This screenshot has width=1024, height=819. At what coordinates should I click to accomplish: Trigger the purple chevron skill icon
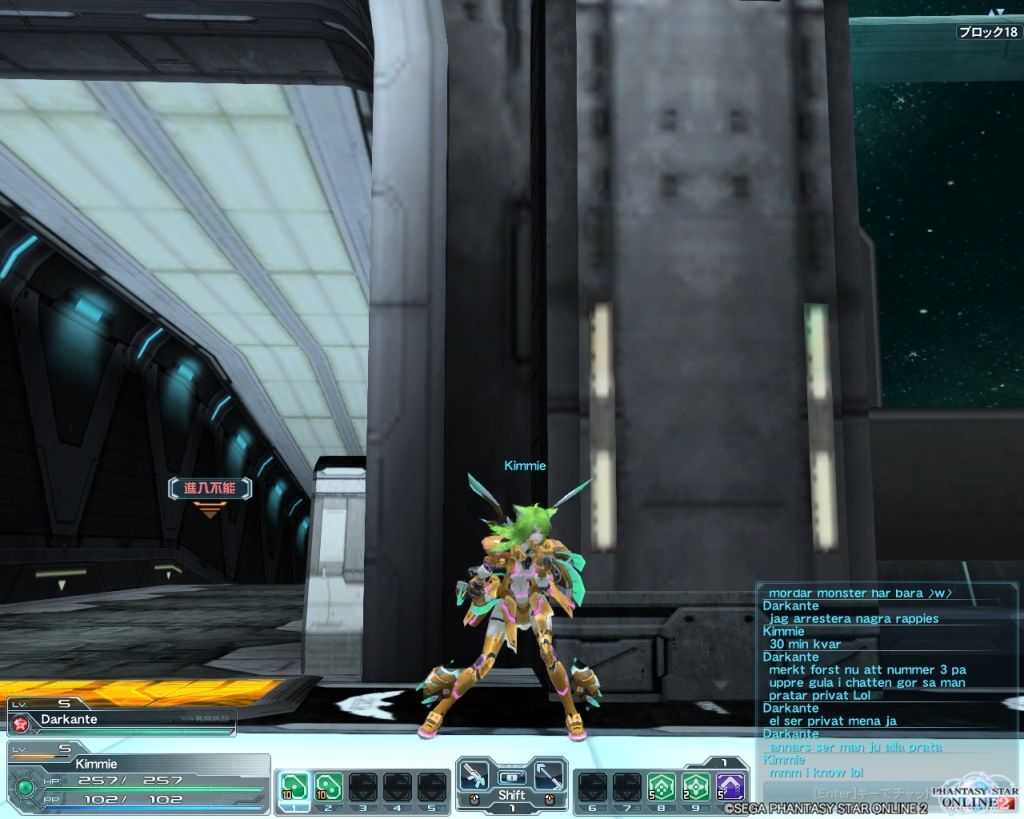730,786
